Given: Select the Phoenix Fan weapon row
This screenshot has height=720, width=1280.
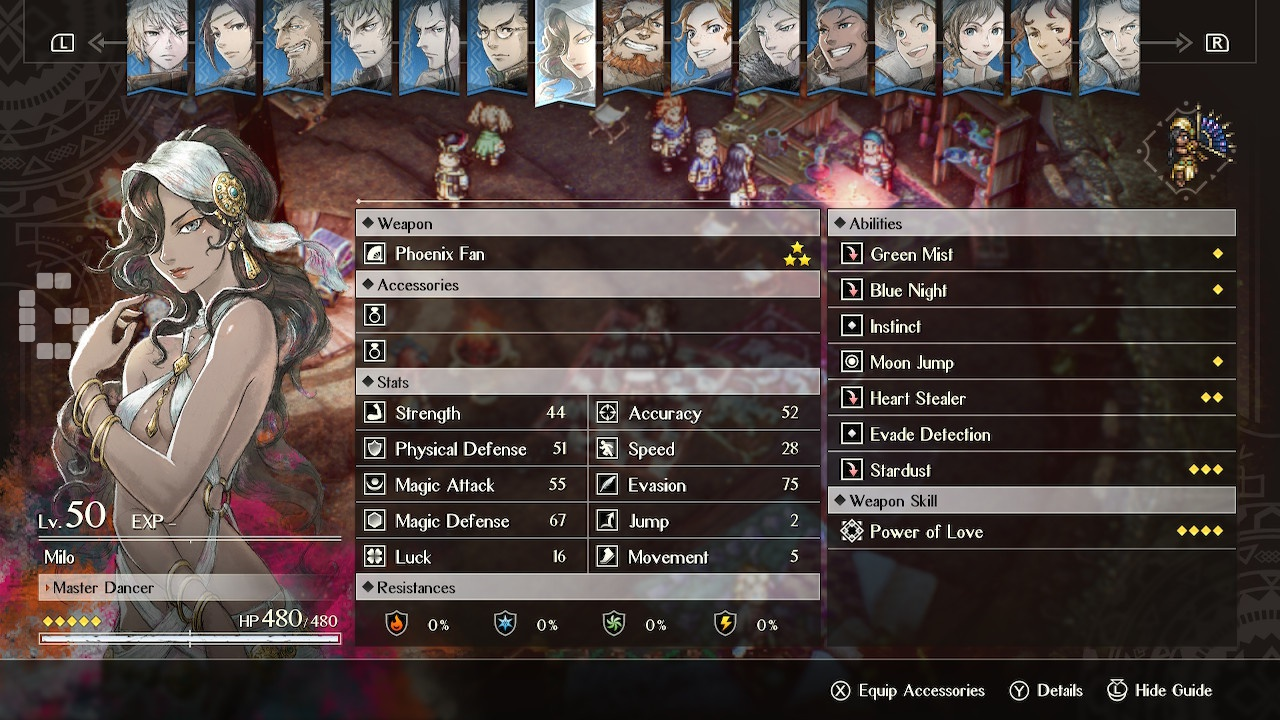Looking at the screenshot, I should pos(587,254).
